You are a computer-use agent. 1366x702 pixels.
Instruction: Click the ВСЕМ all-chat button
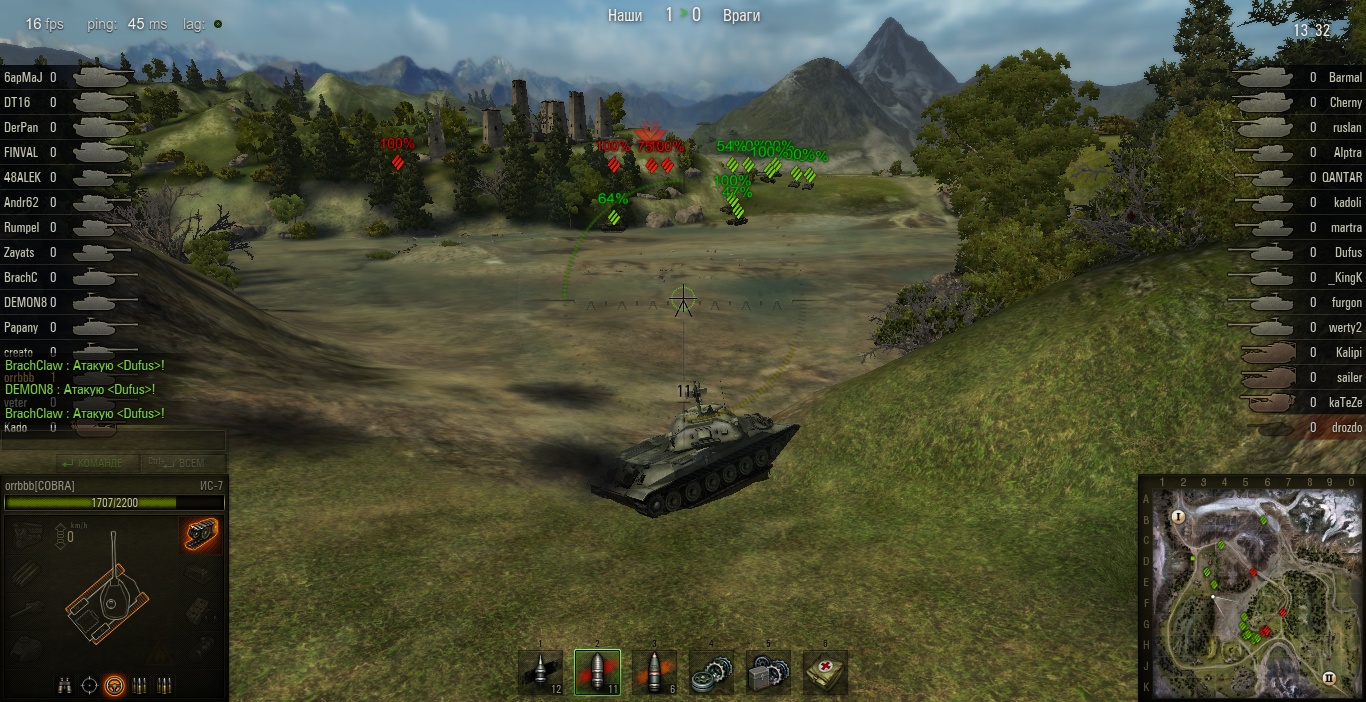point(176,463)
